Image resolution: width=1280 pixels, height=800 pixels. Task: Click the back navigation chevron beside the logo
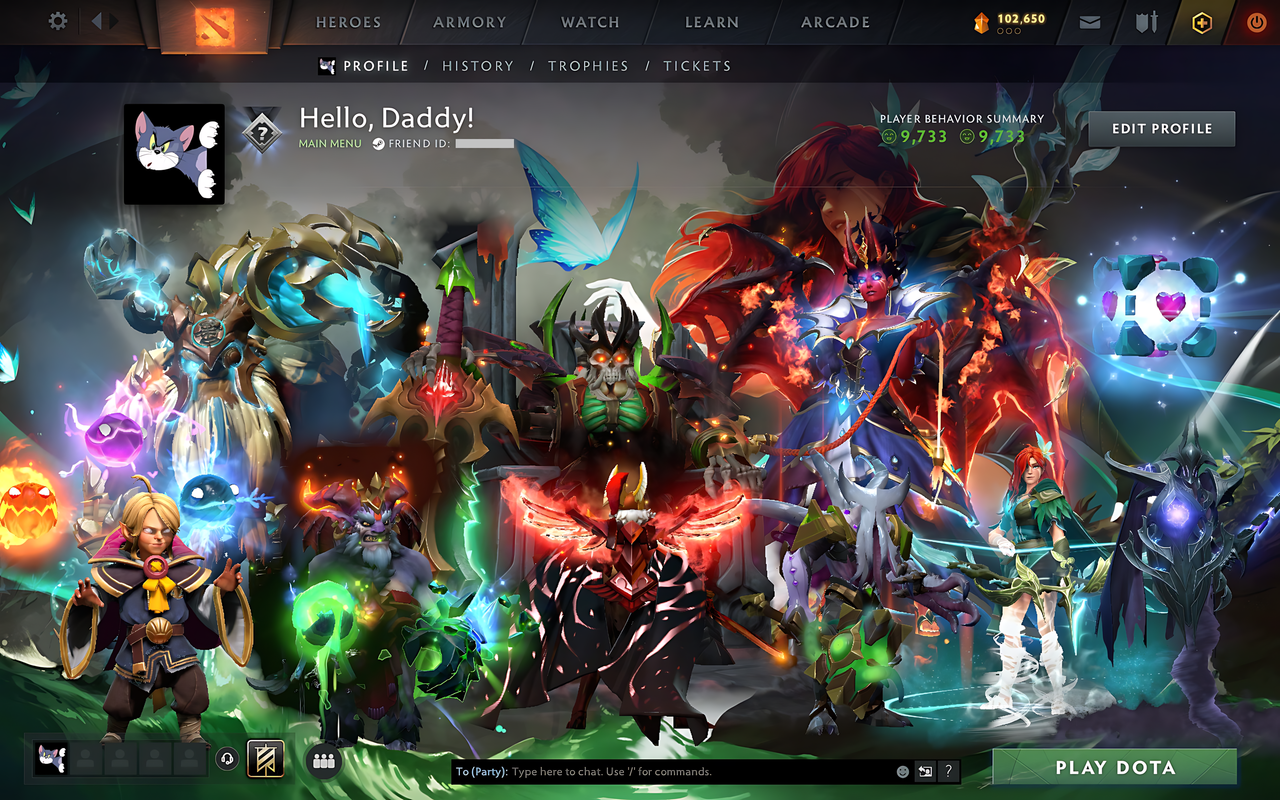coord(95,20)
